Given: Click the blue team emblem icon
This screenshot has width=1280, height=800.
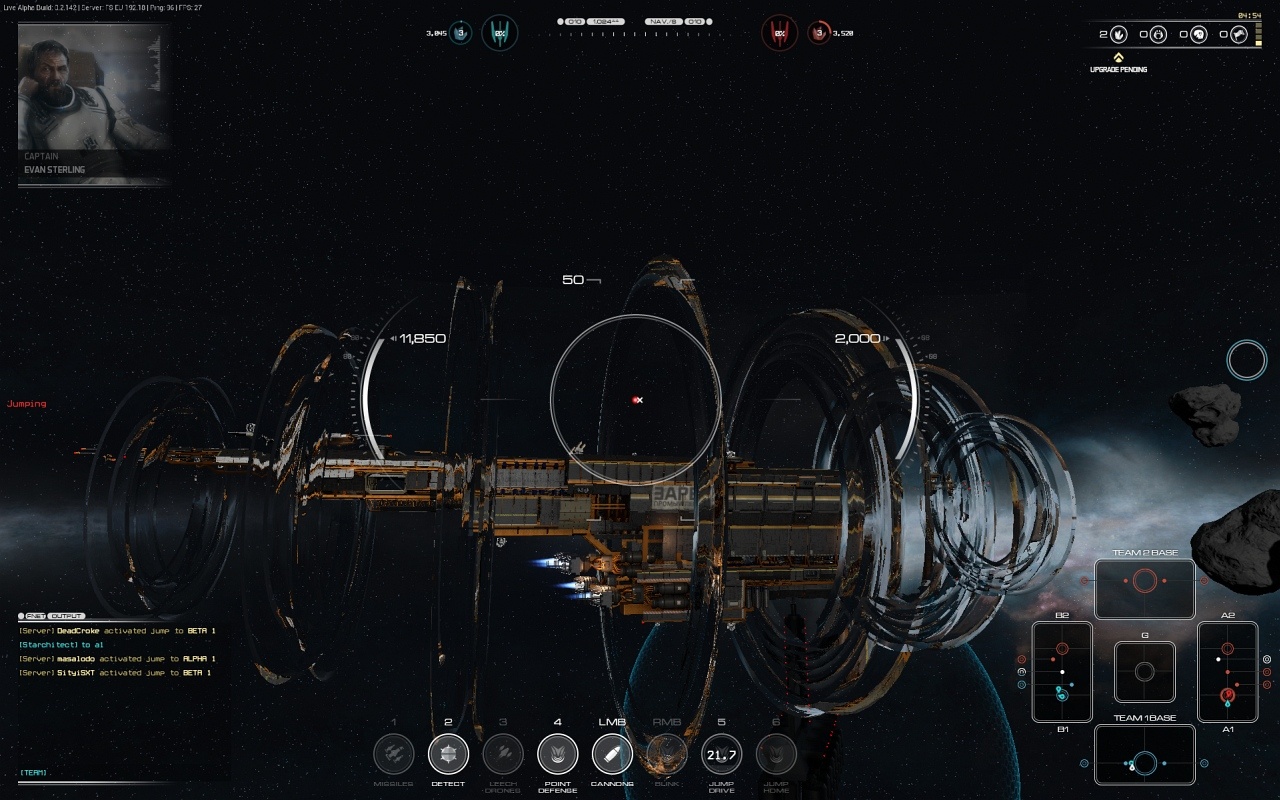Looking at the screenshot, I should (x=499, y=33).
